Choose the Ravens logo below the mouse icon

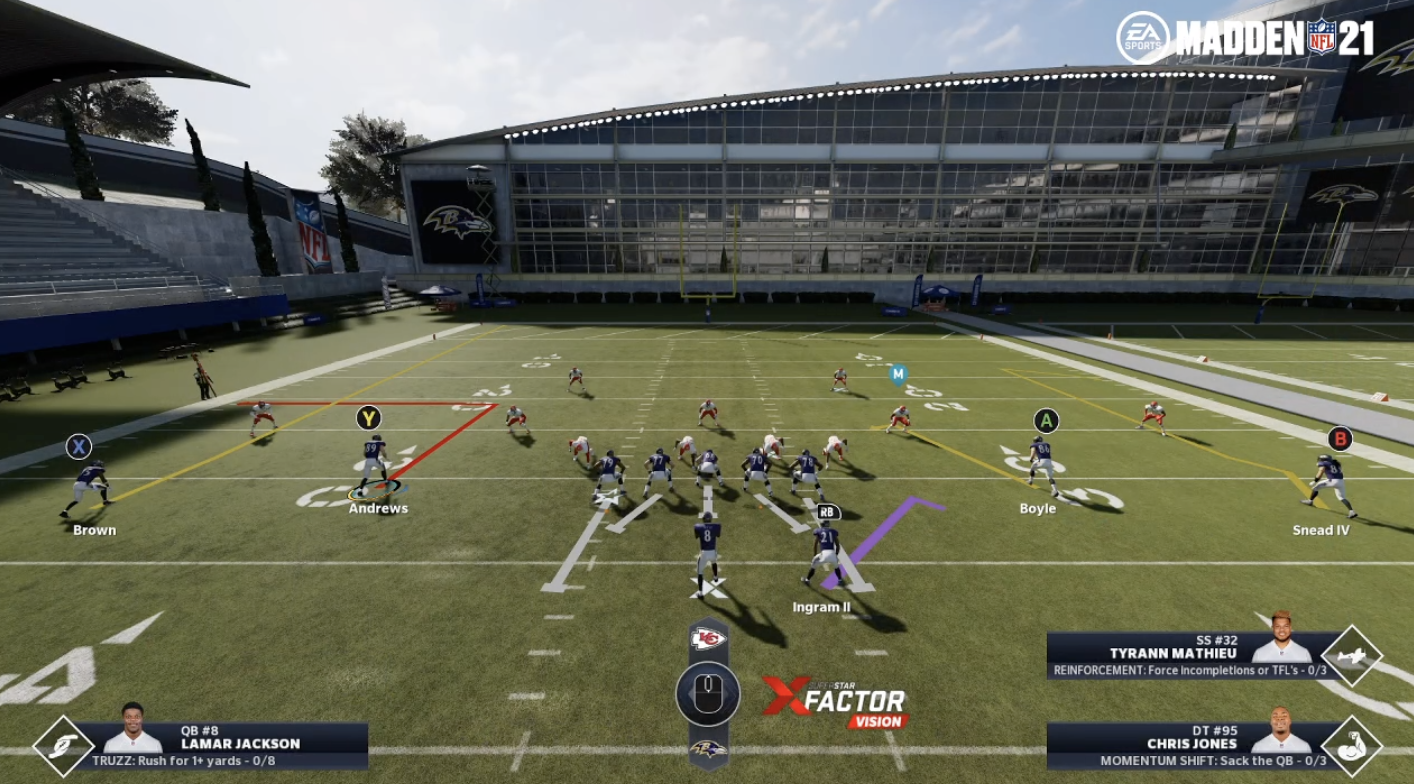pyautogui.click(x=708, y=748)
